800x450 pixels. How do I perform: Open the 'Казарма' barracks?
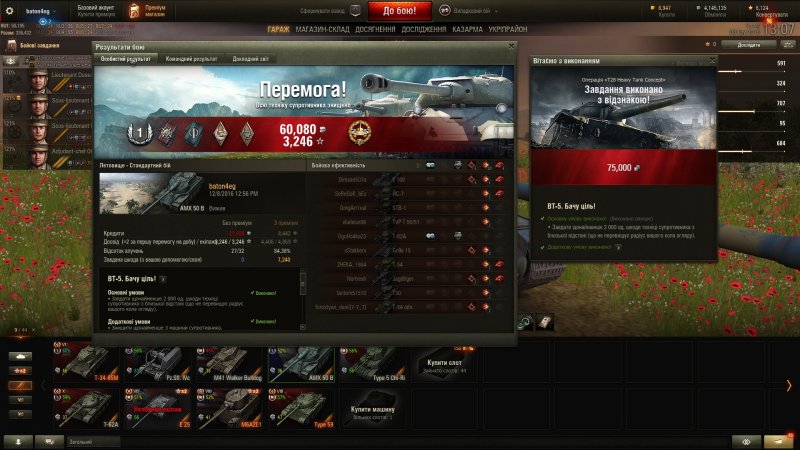coord(466,29)
